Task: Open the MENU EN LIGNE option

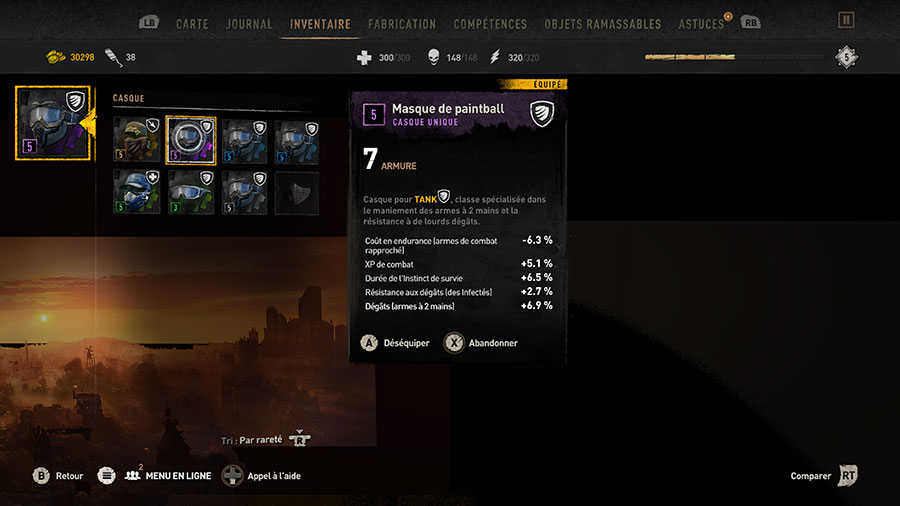Action: click(168, 476)
